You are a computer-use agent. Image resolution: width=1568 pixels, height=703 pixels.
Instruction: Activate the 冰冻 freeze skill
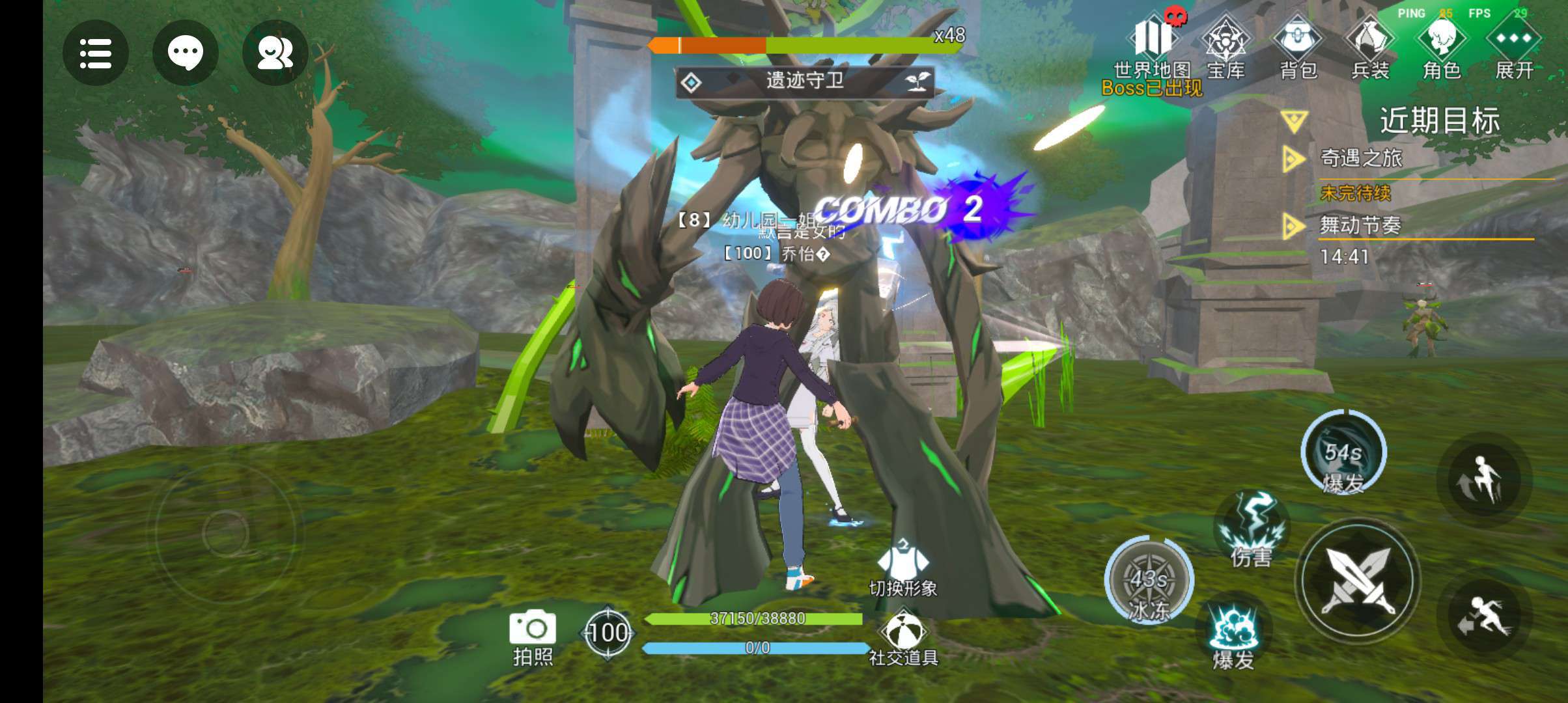tap(1149, 579)
